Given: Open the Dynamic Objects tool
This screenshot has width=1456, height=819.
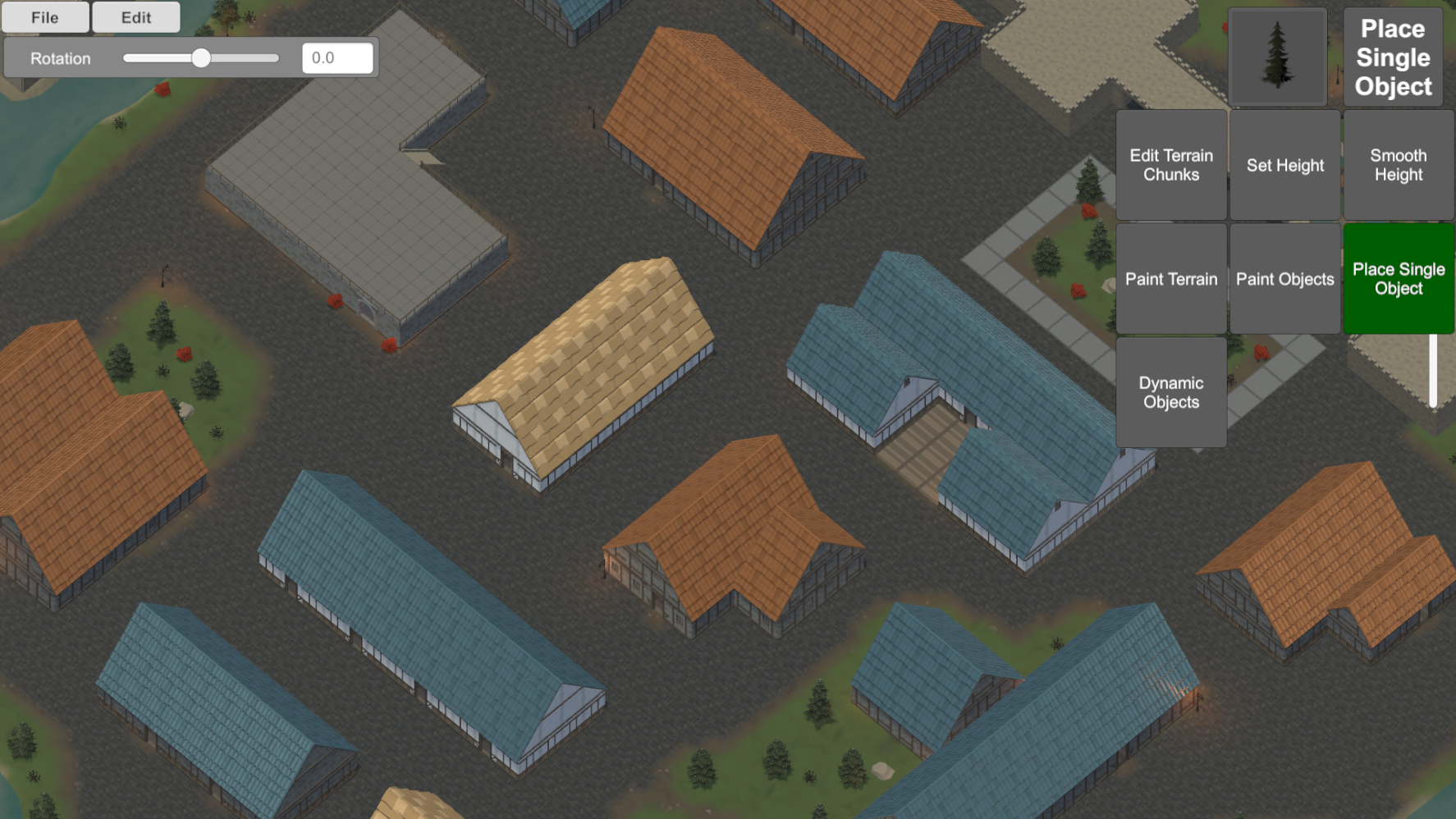Looking at the screenshot, I should tap(1171, 392).
